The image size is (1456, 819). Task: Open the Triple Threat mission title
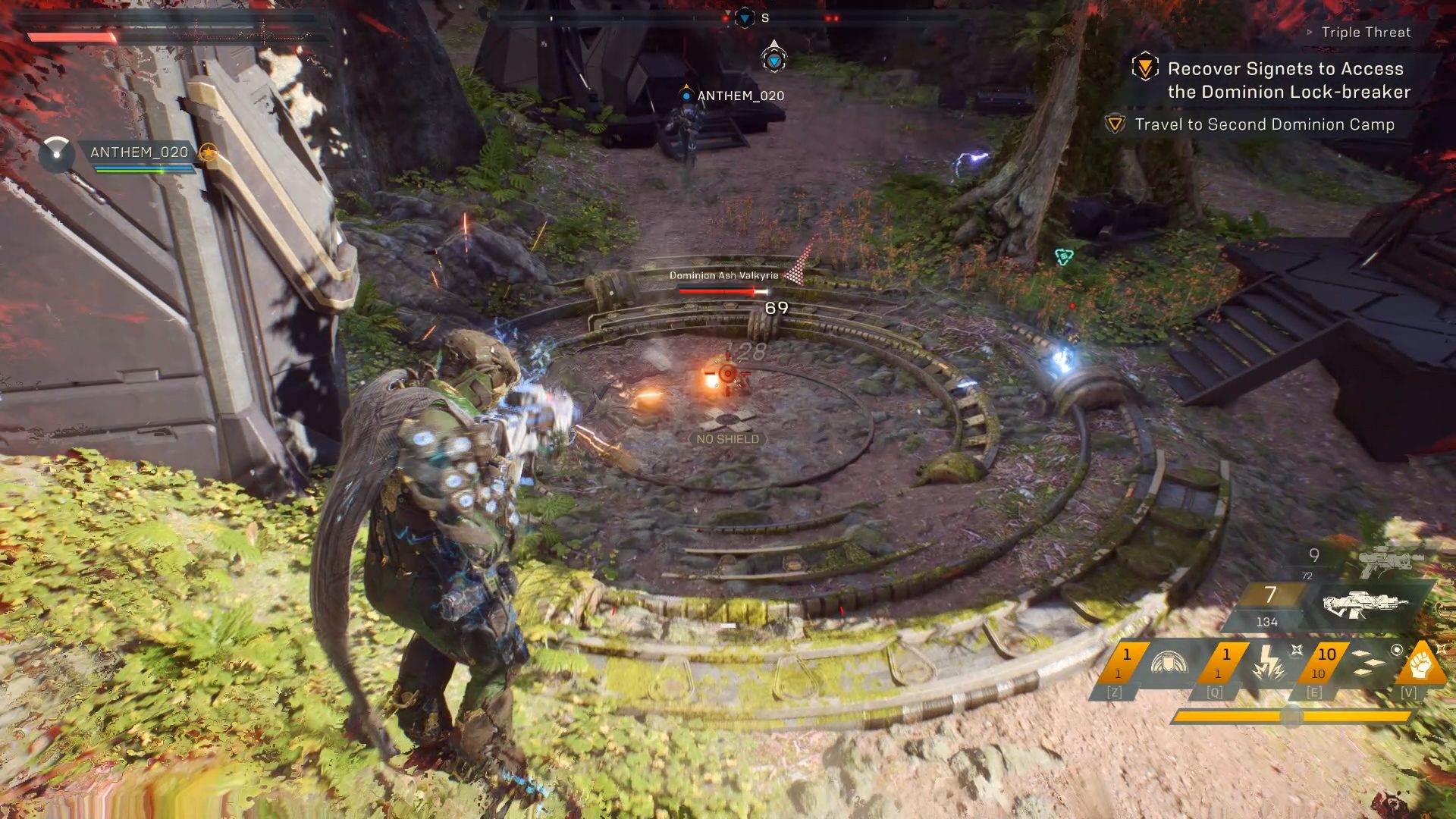1366,32
